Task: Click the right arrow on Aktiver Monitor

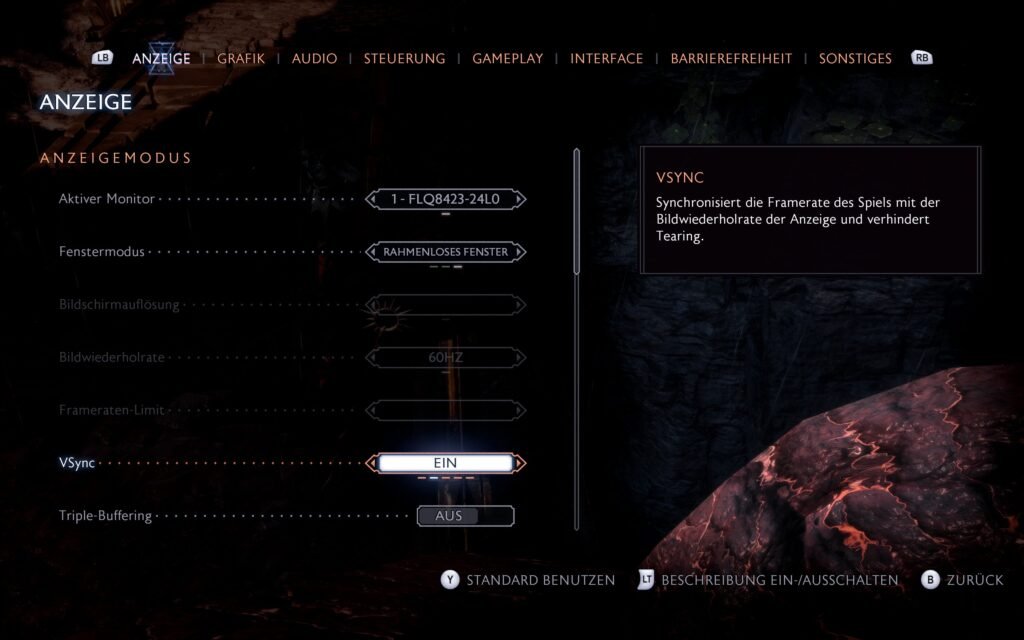Action: (520, 199)
